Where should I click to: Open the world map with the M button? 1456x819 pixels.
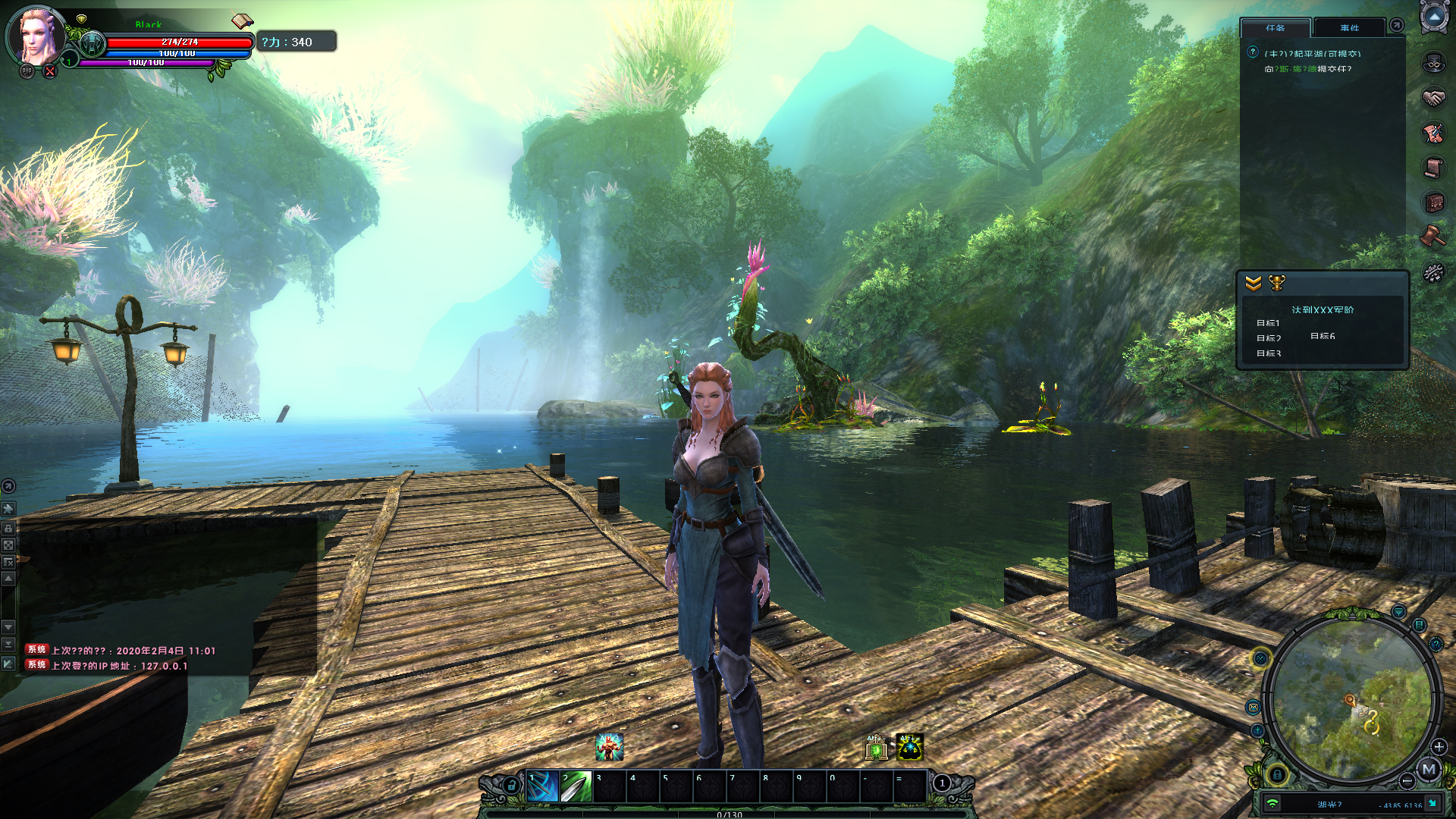click(x=1429, y=769)
